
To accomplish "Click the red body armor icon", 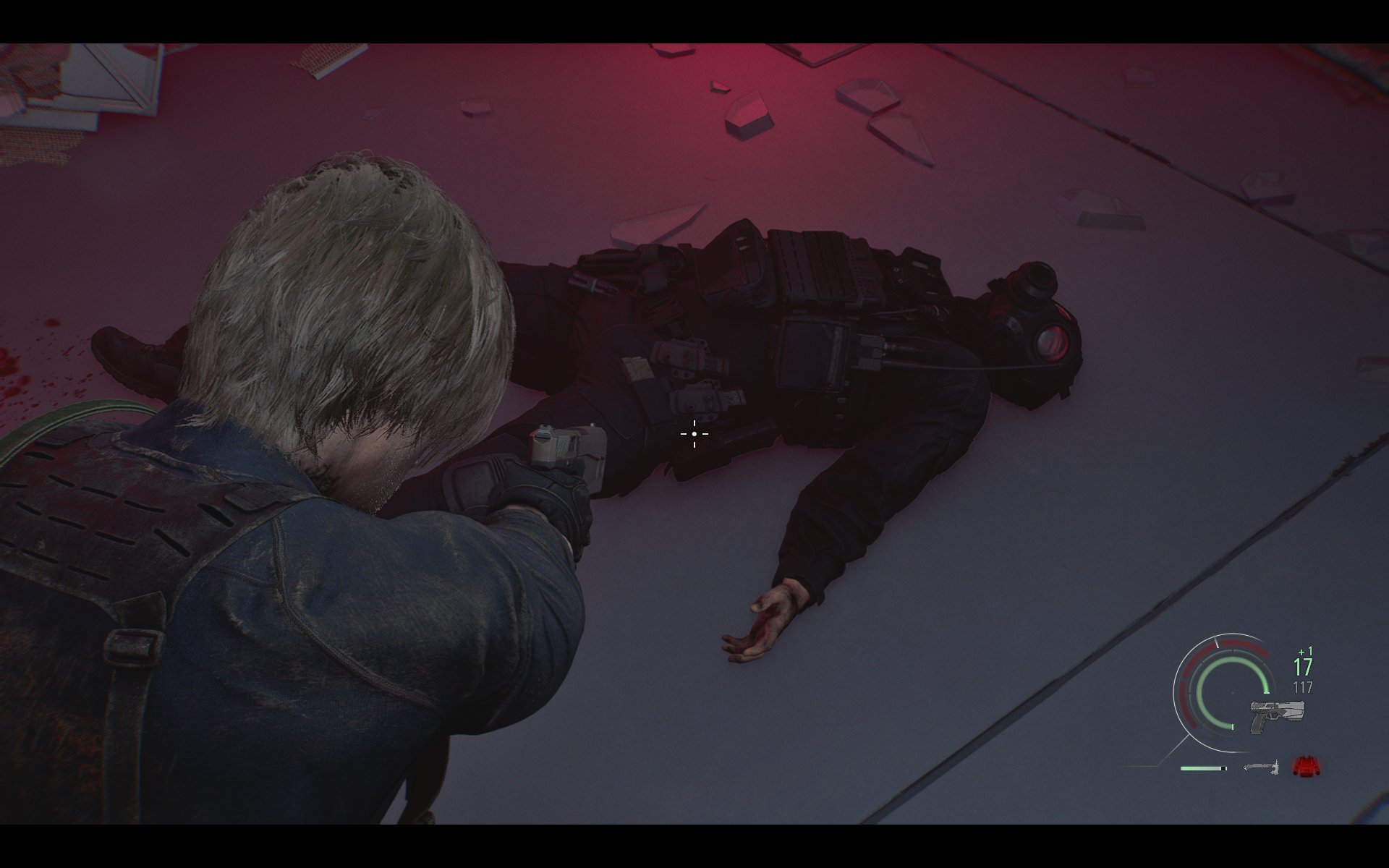I will tap(1306, 767).
